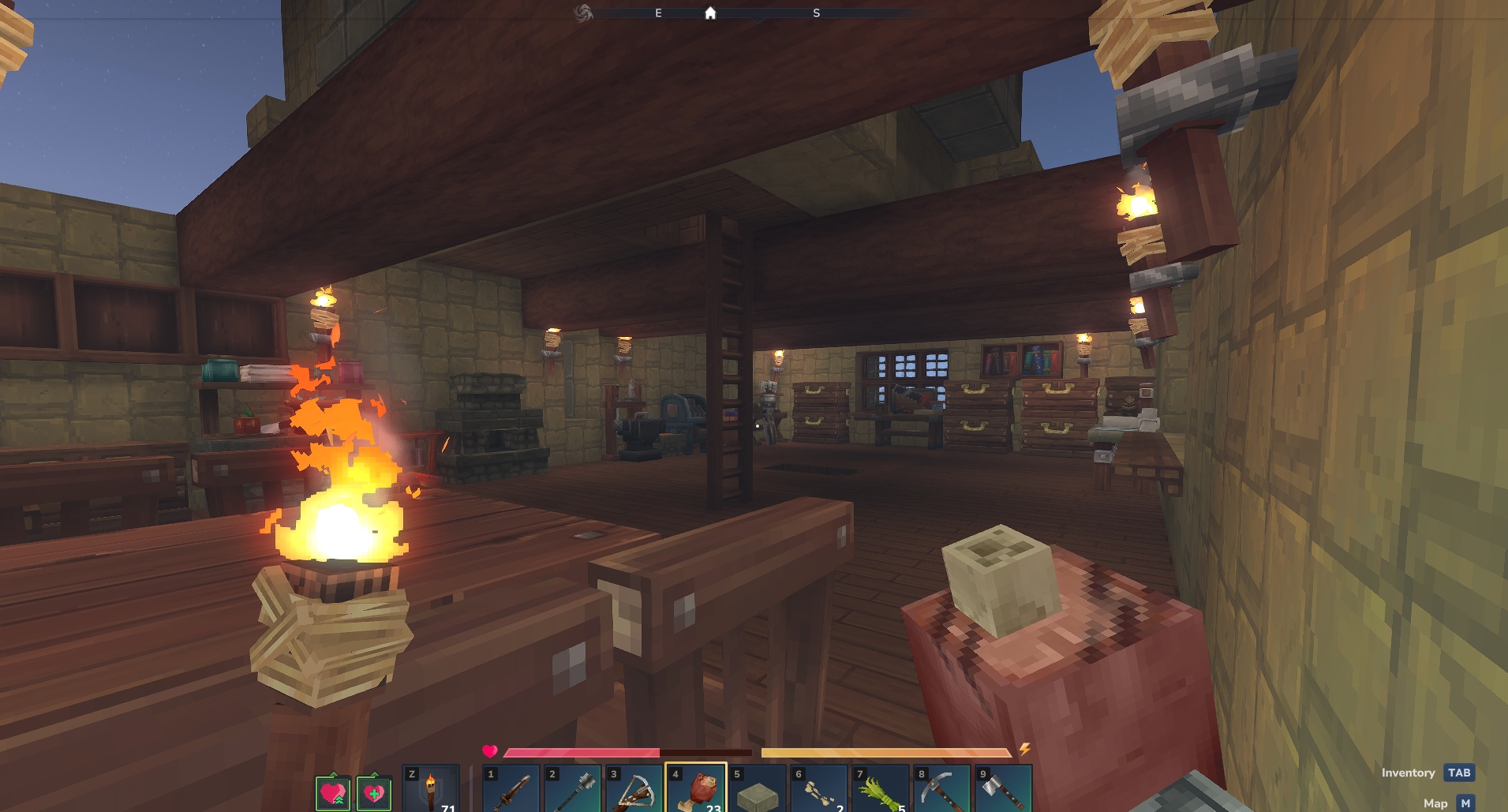Click the heart with arrows buff icon
Screen dimensions: 1508x812
pyautogui.click(x=333, y=792)
